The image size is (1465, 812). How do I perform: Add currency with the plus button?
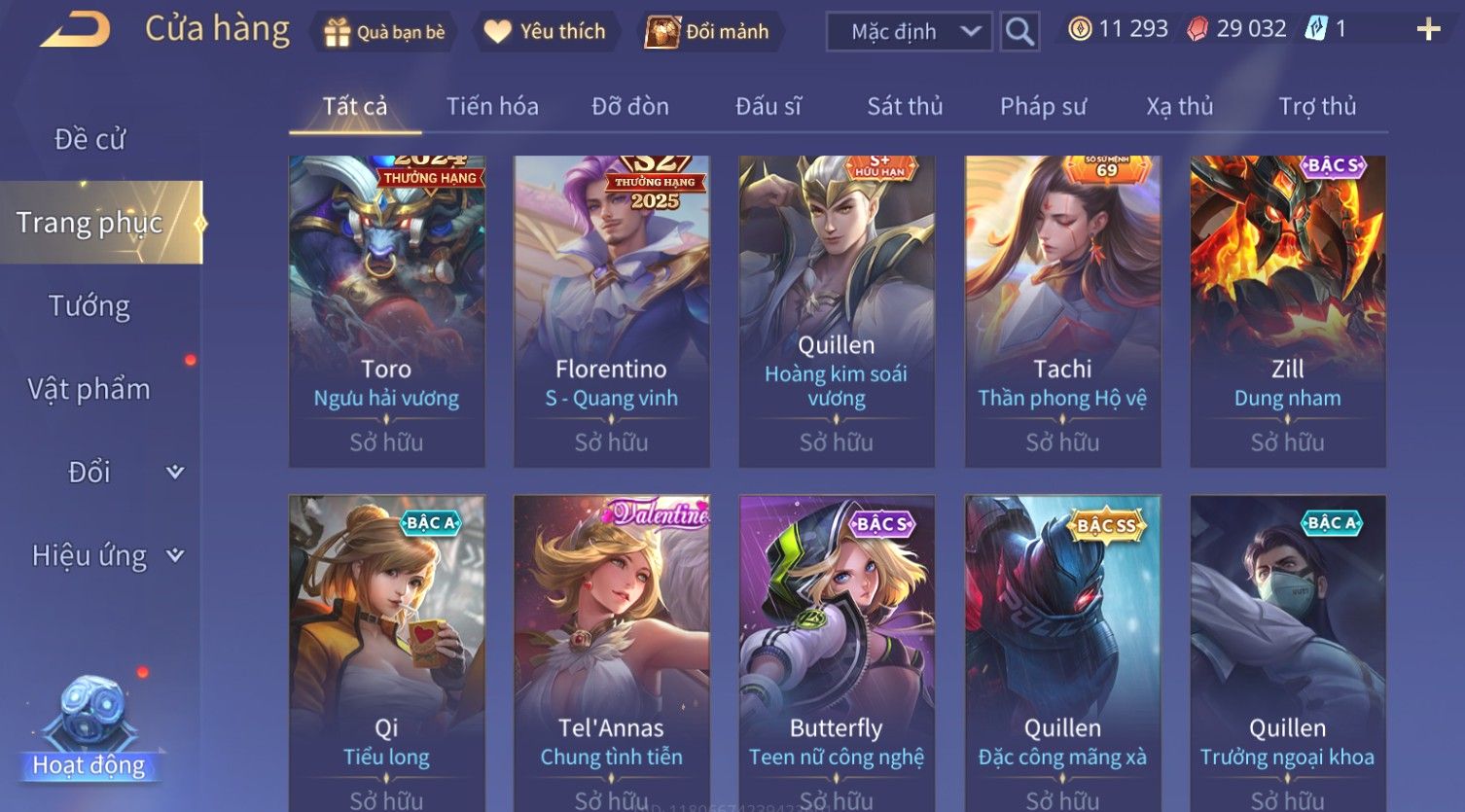pos(1427,30)
